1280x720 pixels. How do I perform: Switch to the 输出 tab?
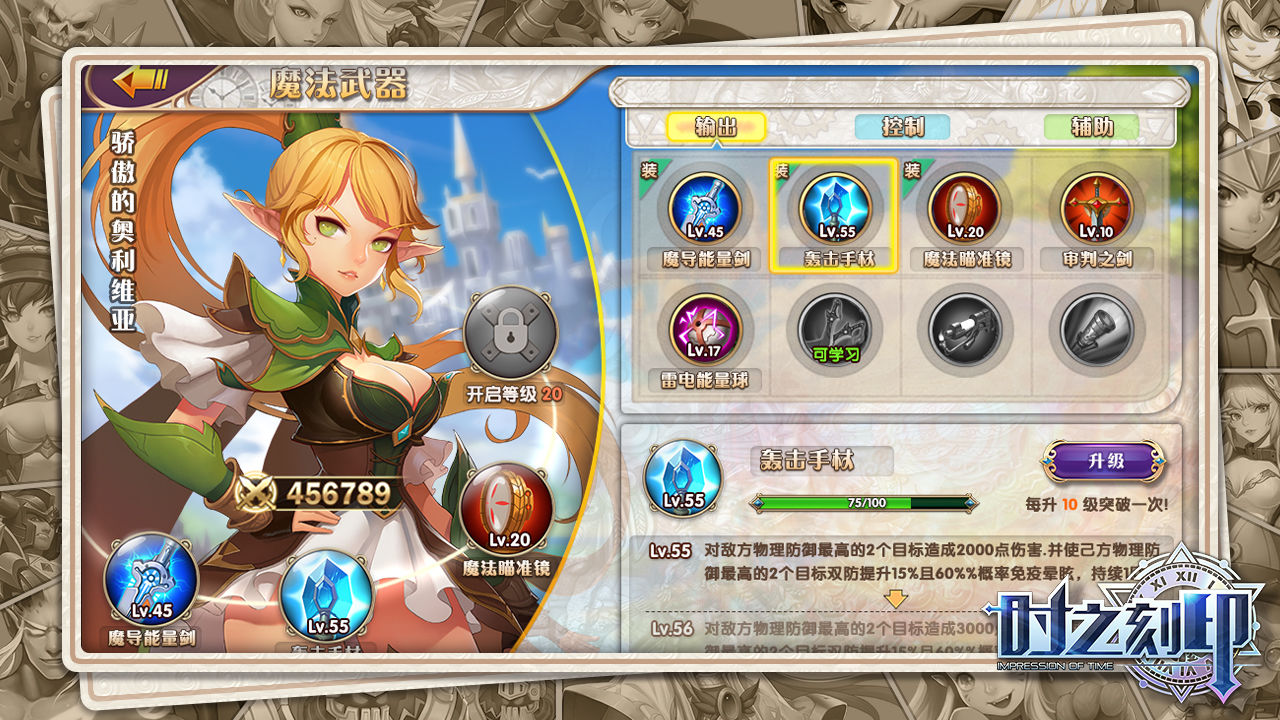pyautogui.click(x=715, y=127)
